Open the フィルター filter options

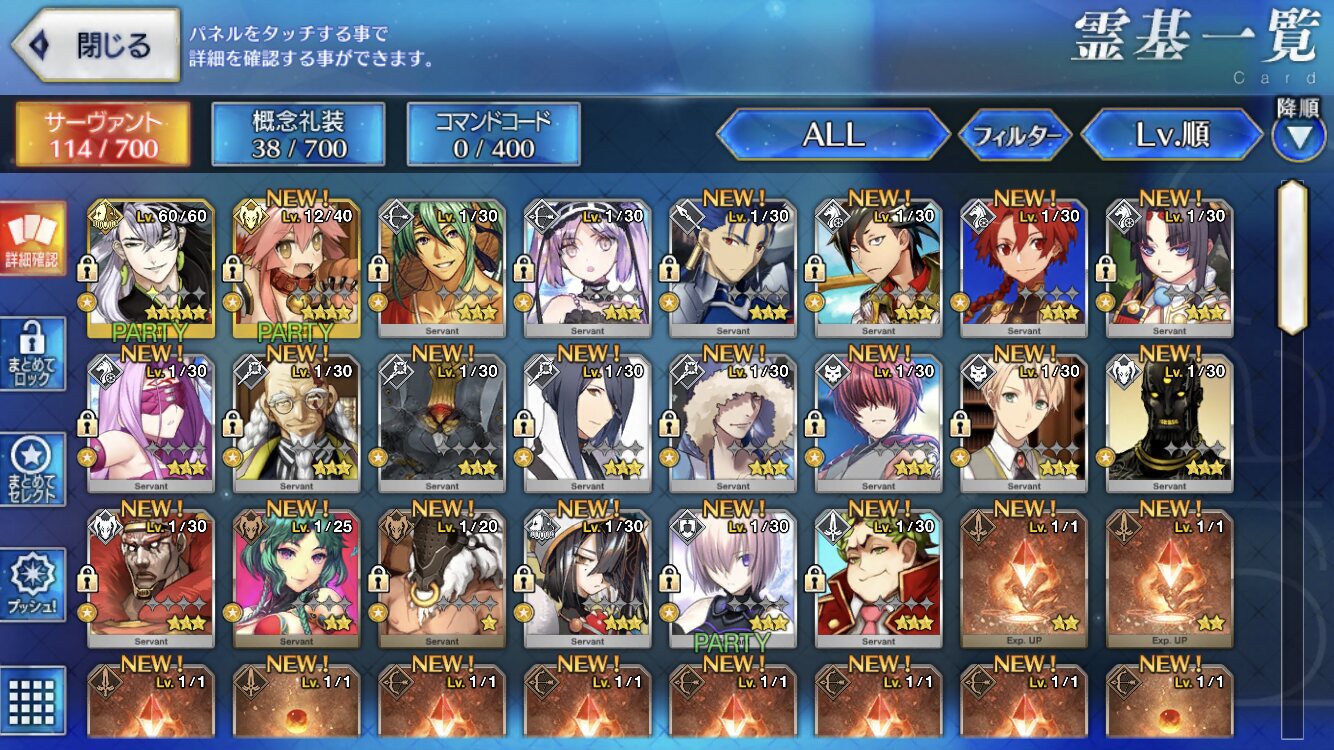click(1015, 136)
